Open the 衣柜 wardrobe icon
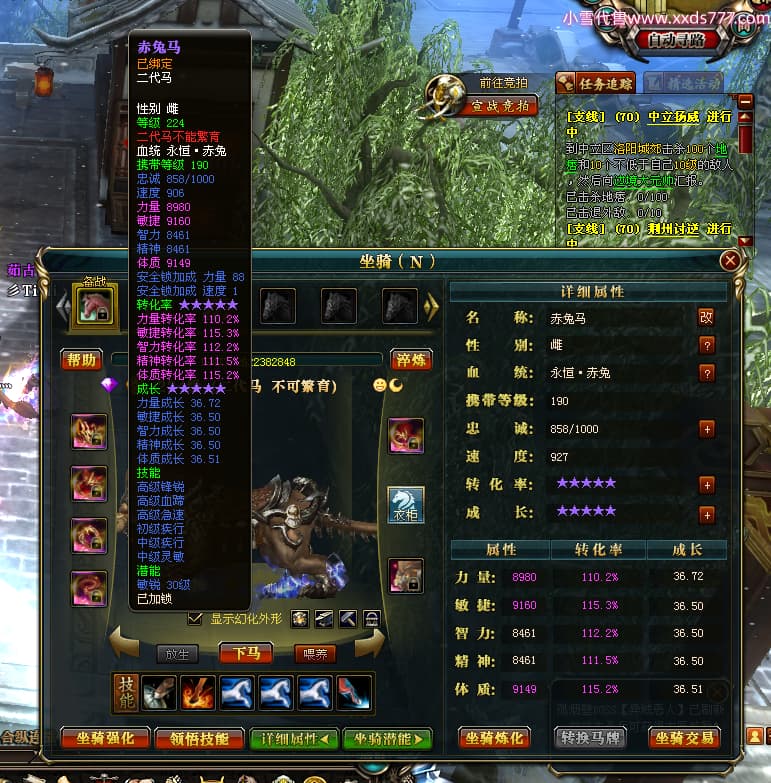 pos(406,505)
